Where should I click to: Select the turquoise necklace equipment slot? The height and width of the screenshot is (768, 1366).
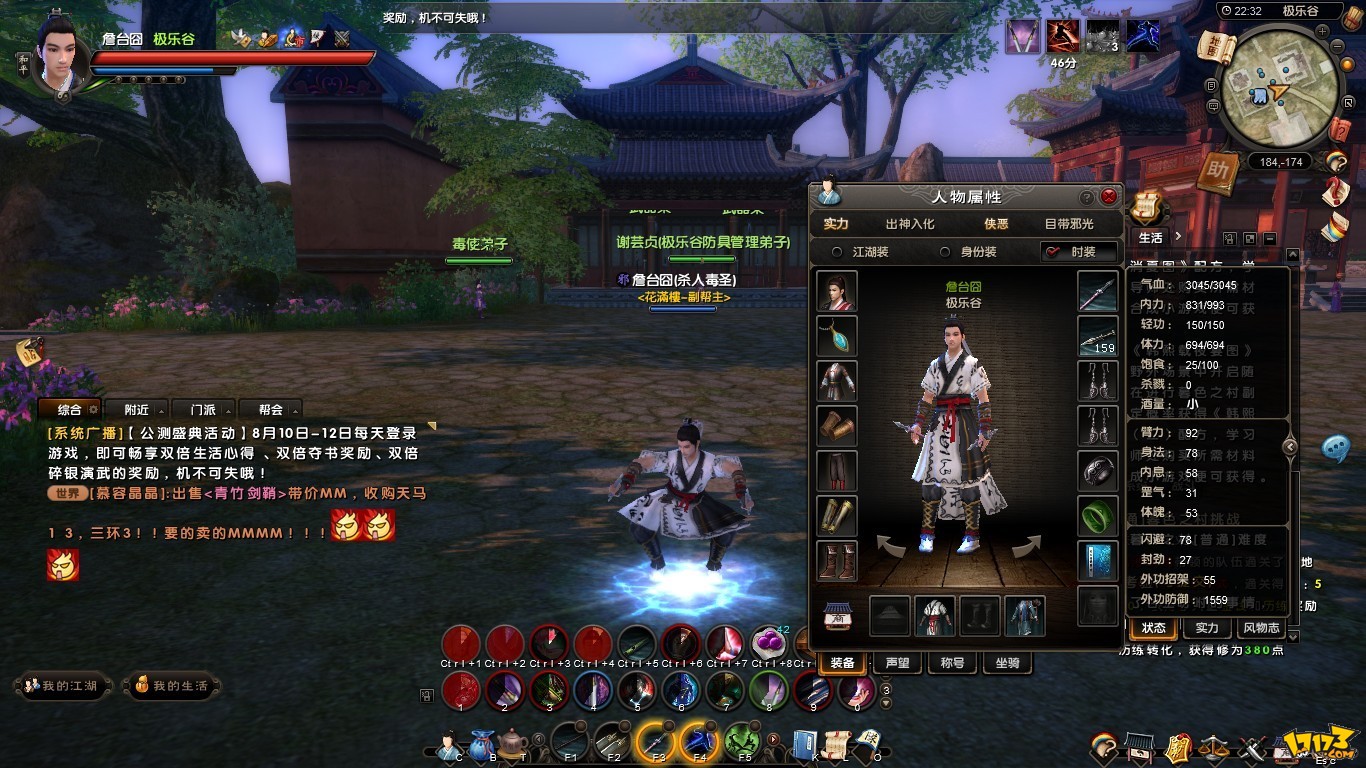click(x=836, y=336)
